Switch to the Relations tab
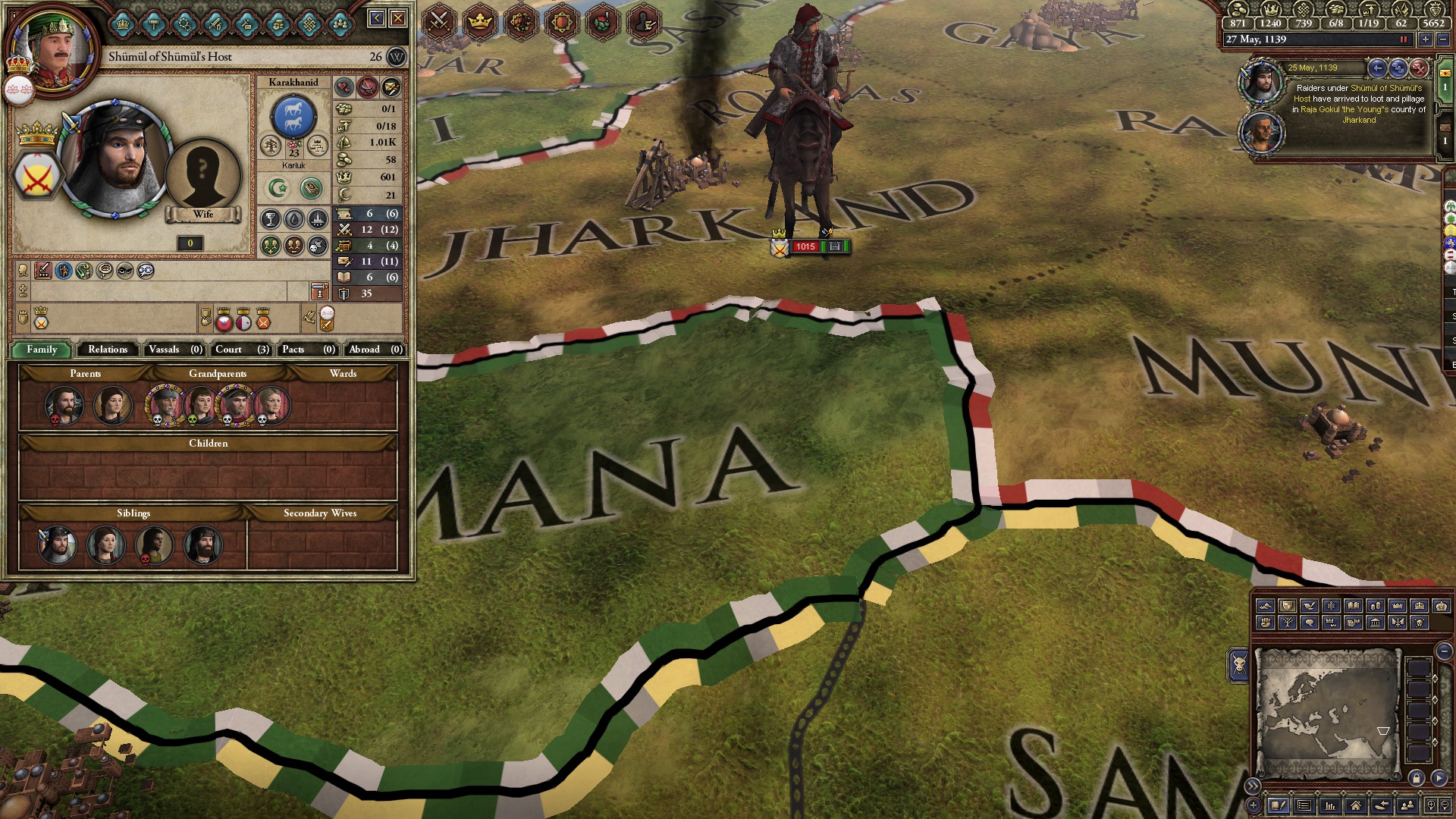This screenshot has width=1456, height=819. [107, 350]
